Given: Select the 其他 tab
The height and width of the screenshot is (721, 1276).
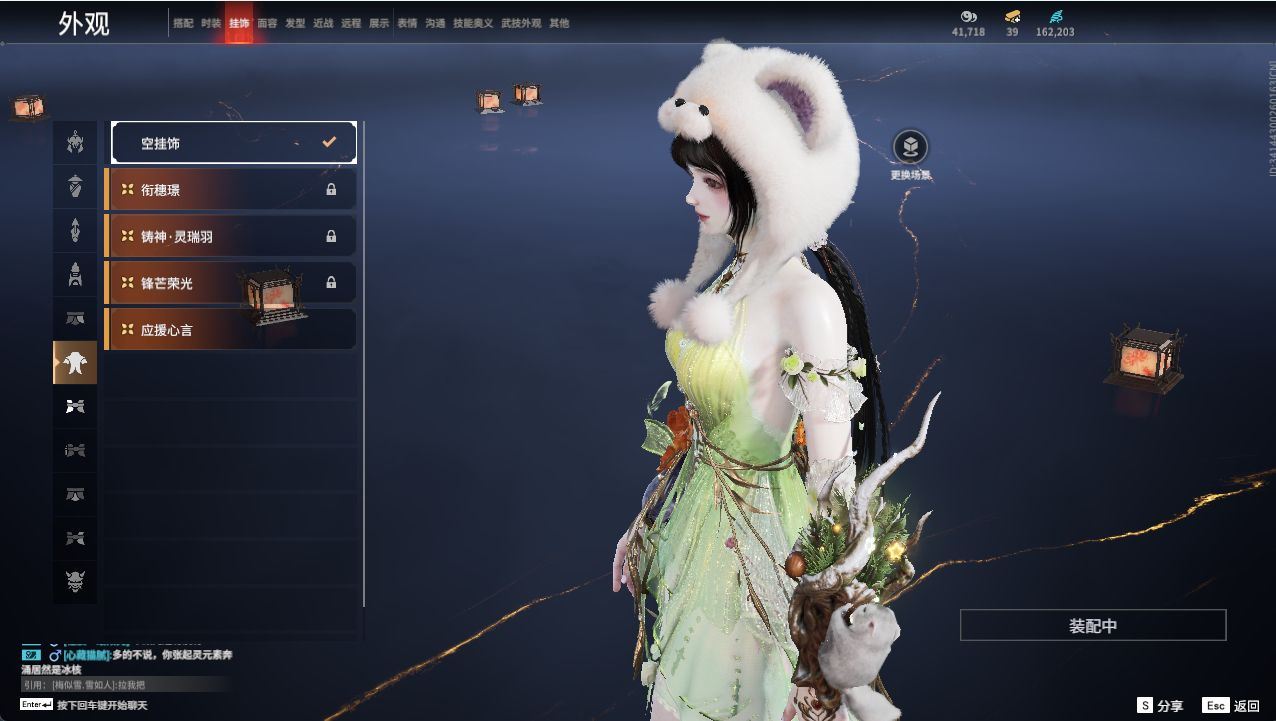Looking at the screenshot, I should pyautogui.click(x=559, y=23).
